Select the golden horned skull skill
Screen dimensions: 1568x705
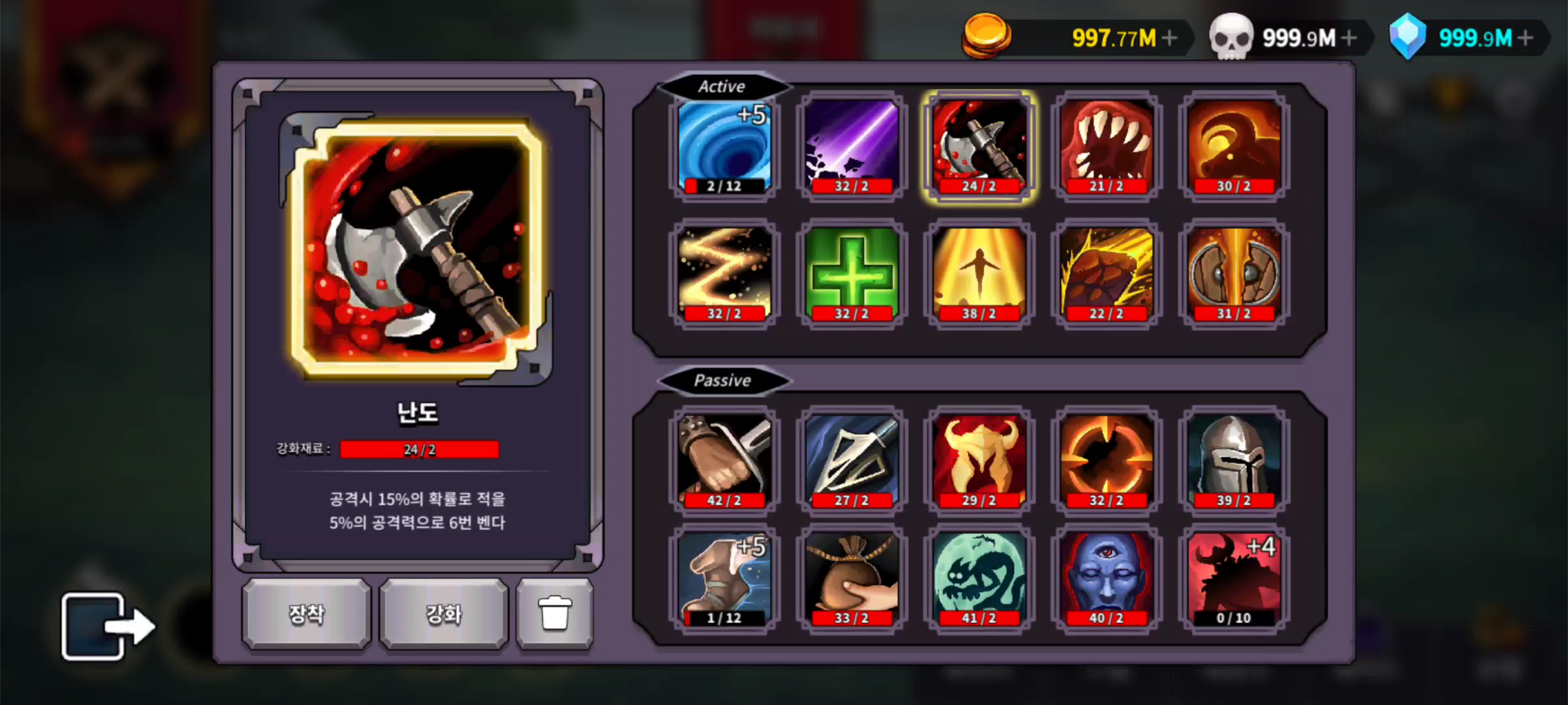[978, 461]
